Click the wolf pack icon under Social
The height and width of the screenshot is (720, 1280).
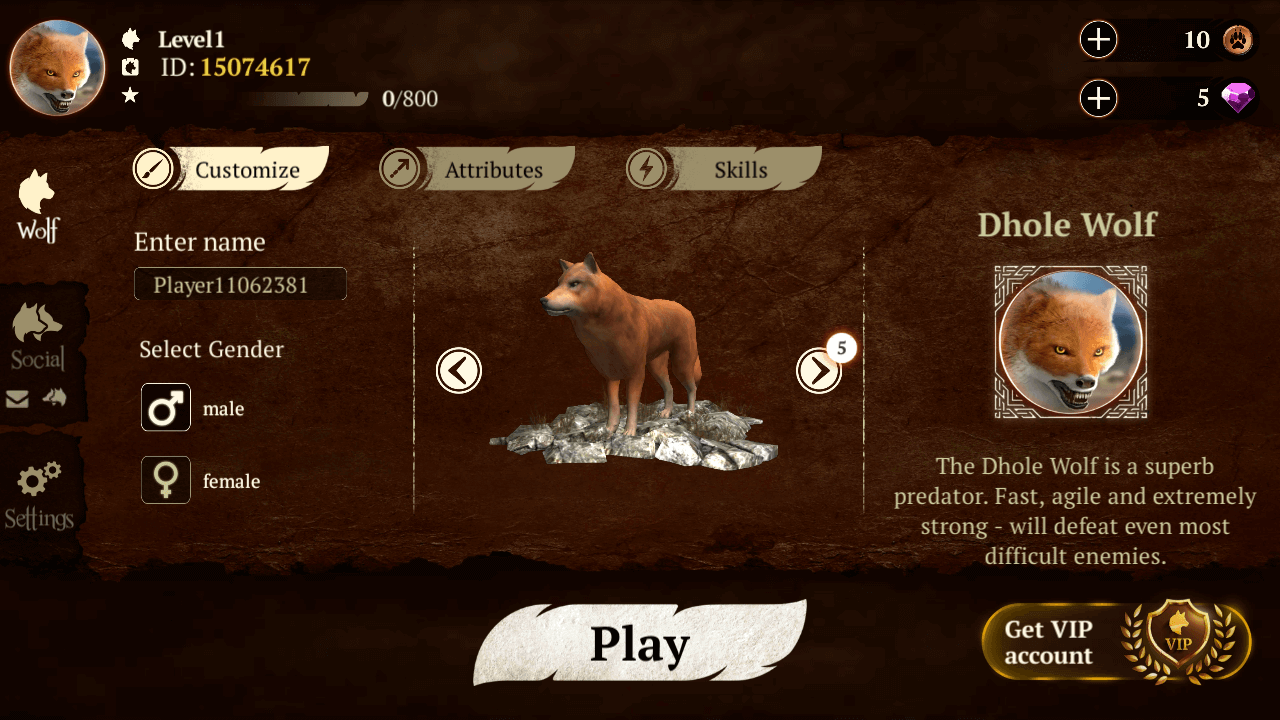[x=55, y=397]
